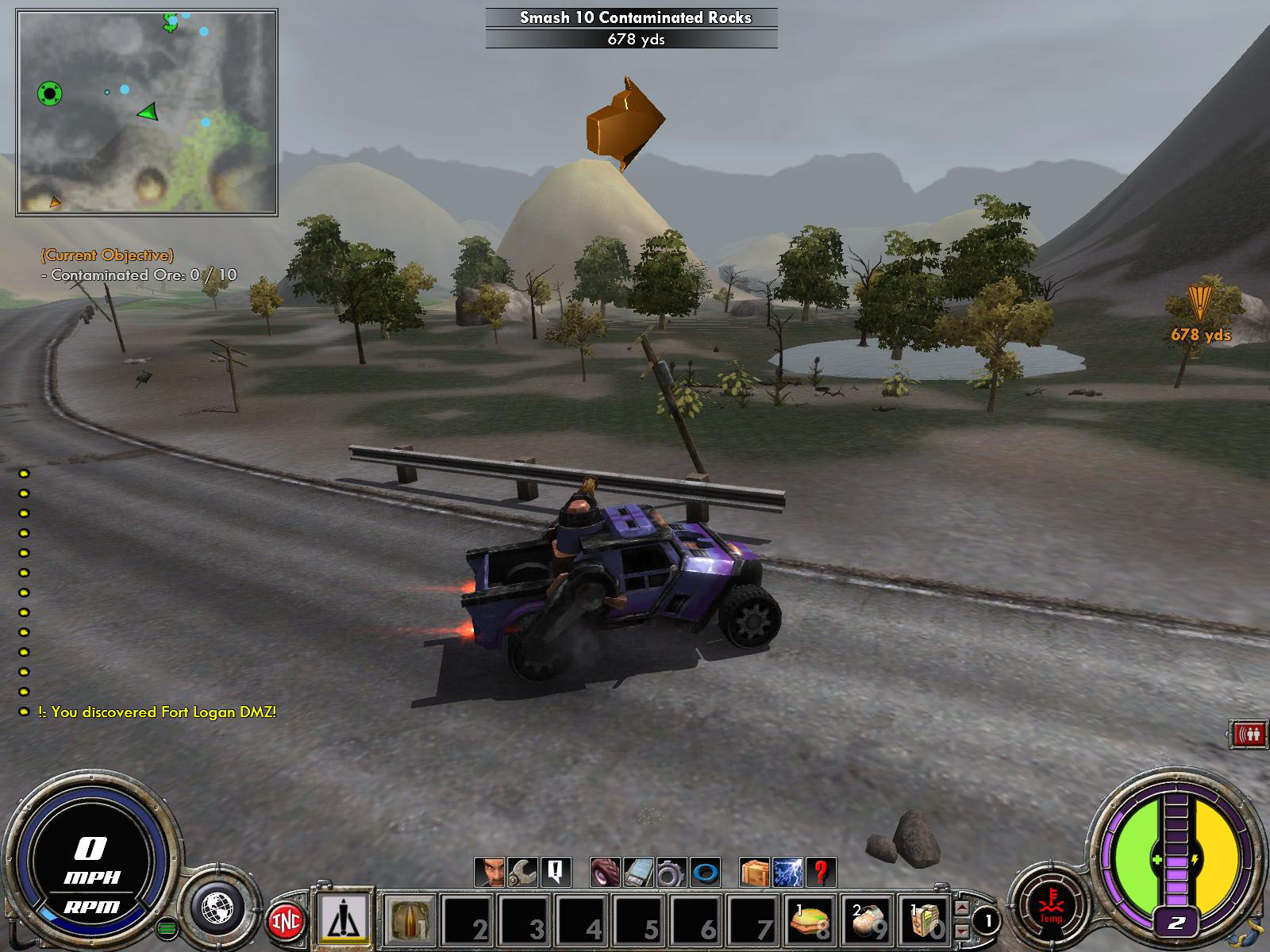Viewport: 1270px width, 952px height.
Task: Open the minimap in the corner
Action: coord(147,112)
